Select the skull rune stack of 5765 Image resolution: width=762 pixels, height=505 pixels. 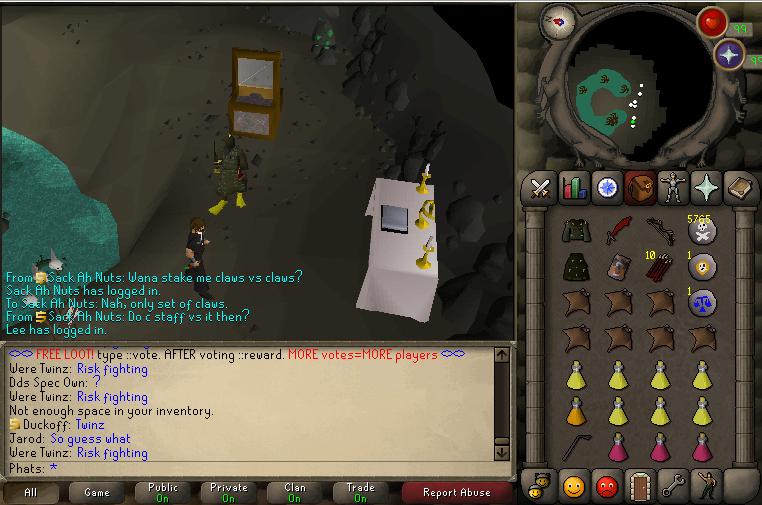702,231
